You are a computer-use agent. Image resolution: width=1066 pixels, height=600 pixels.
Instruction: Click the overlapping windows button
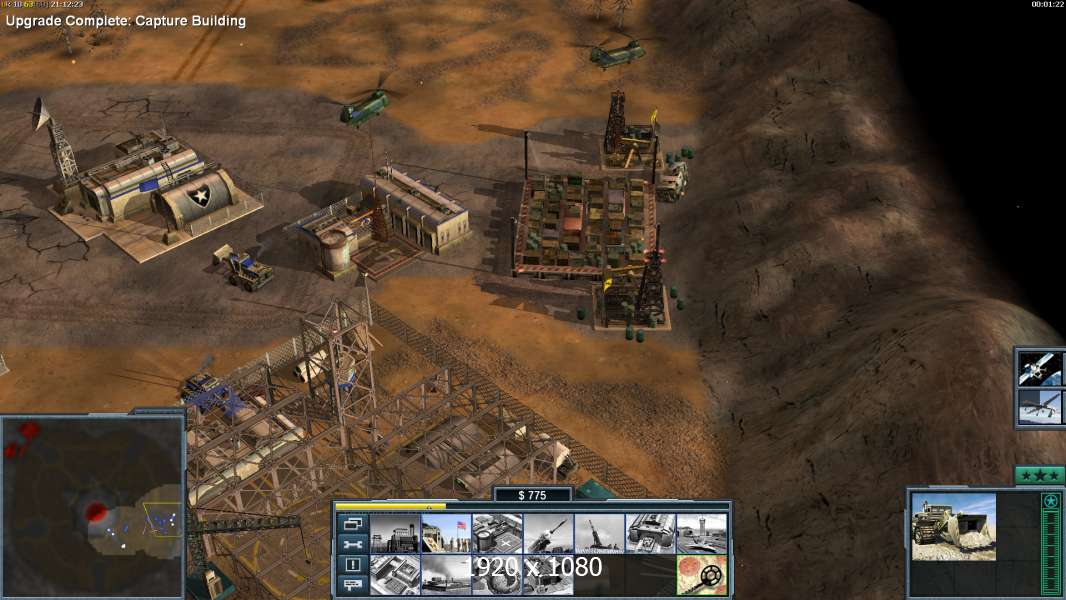tap(352, 524)
